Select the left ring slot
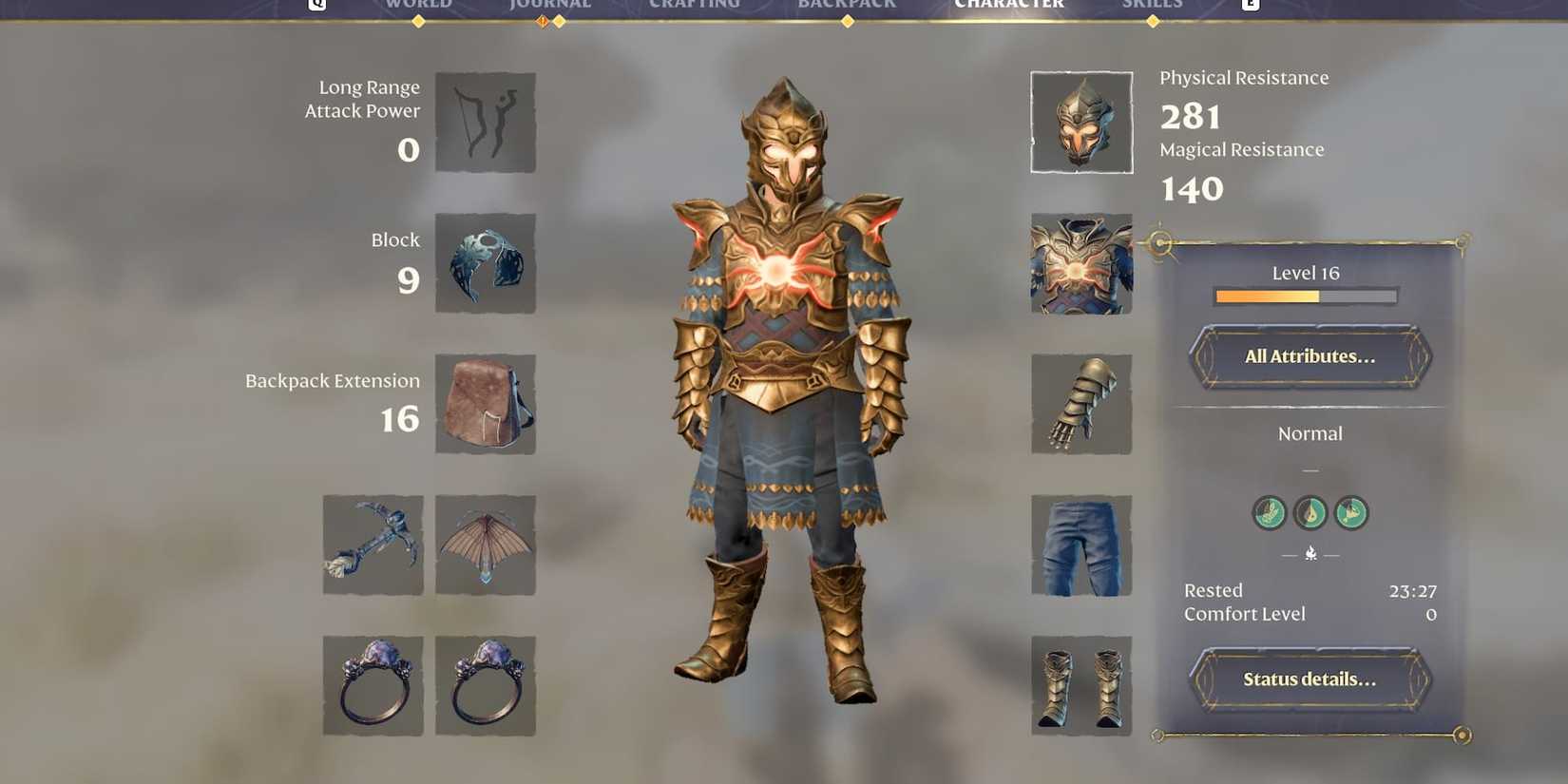This screenshot has height=784, width=1568. tap(373, 686)
